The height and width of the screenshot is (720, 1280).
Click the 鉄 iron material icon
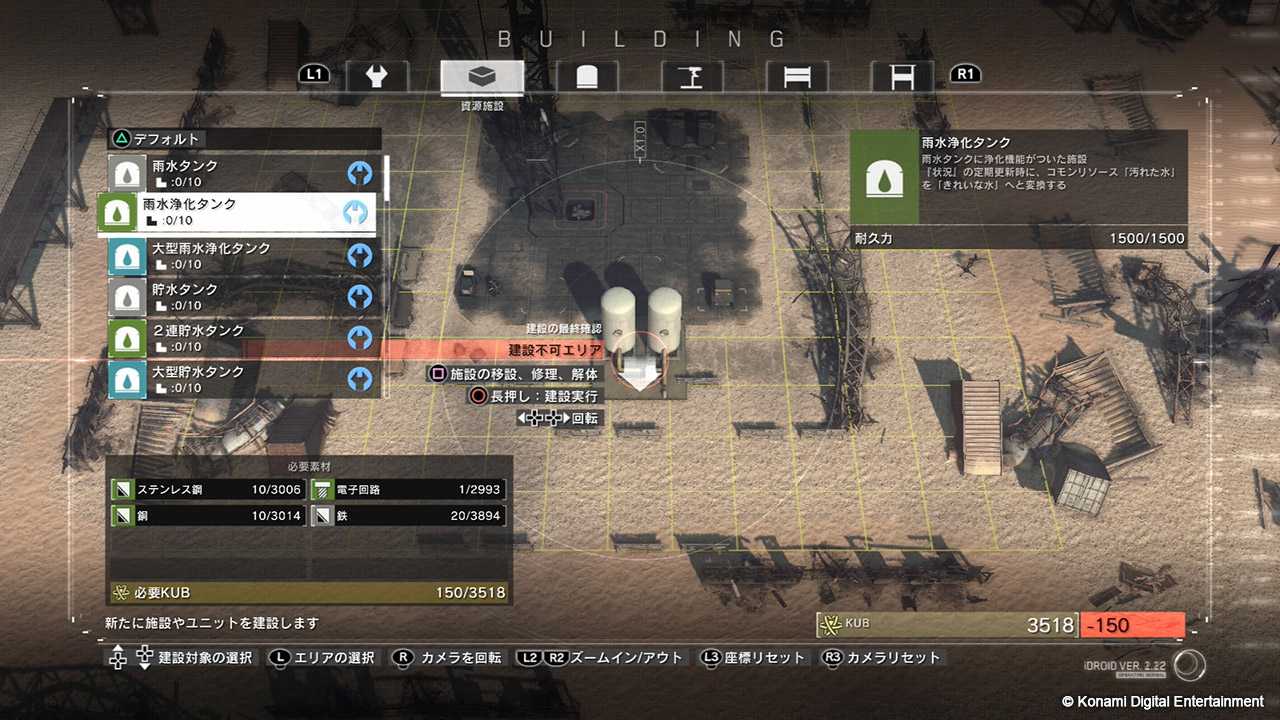pos(320,515)
